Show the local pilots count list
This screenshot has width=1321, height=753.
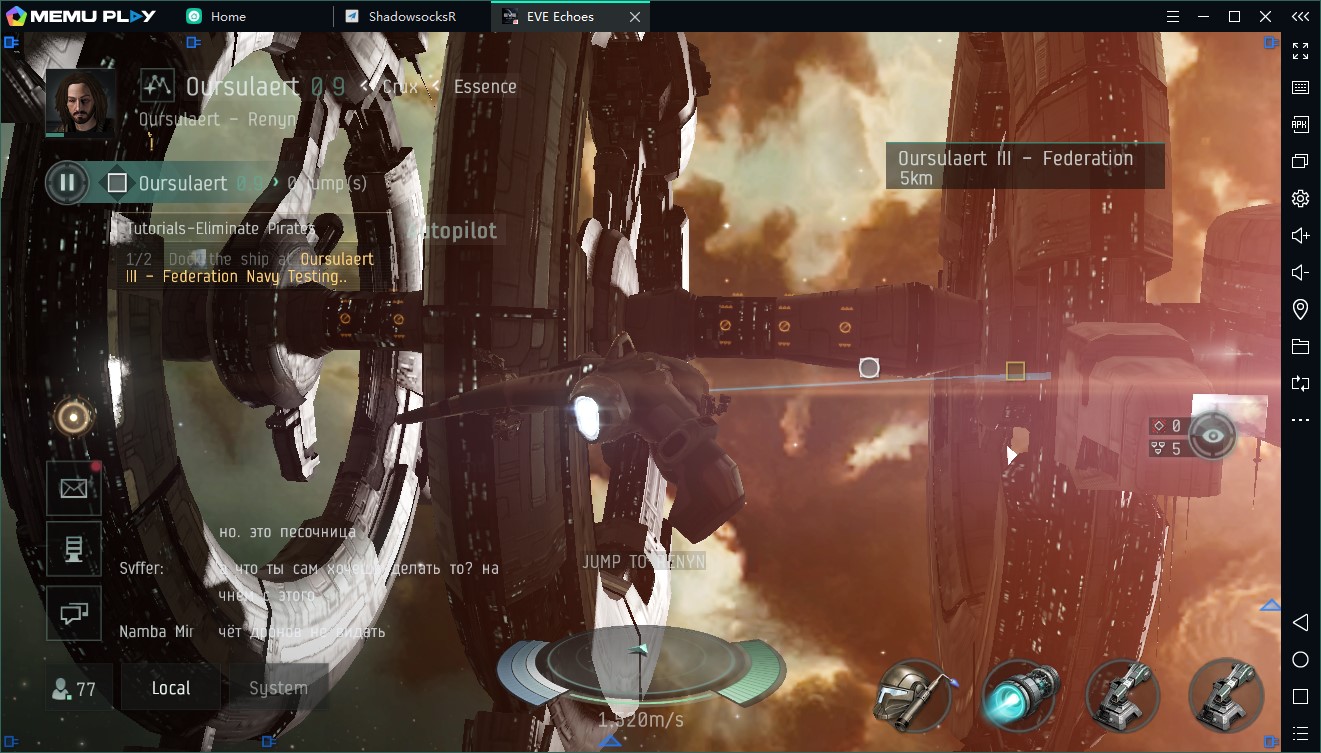click(73, 688)
